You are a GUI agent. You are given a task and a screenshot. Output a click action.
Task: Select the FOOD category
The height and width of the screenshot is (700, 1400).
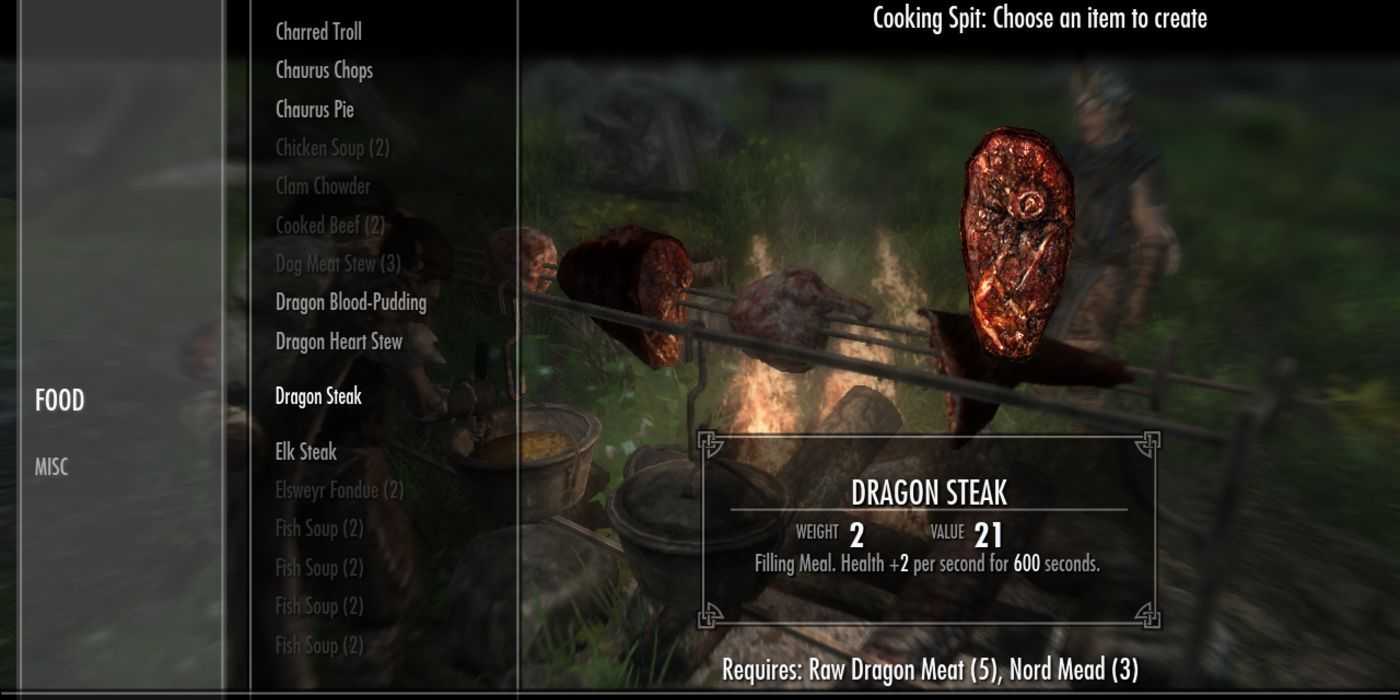[x=60, y=401]
